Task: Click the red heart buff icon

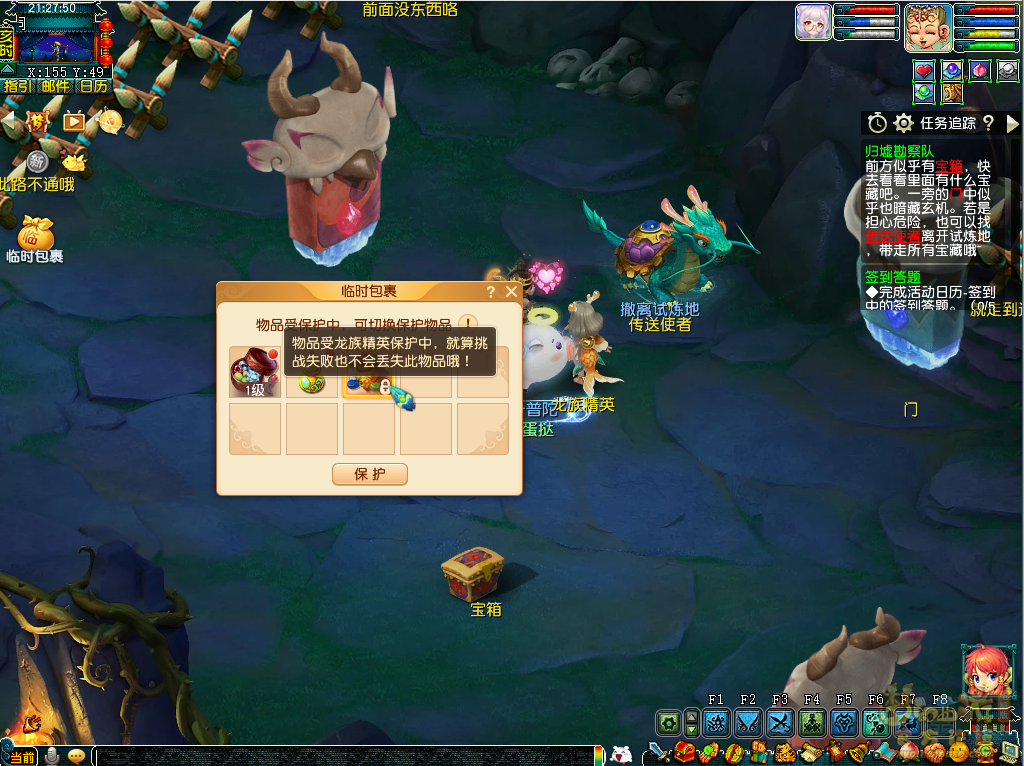Action: coord(924,70)
